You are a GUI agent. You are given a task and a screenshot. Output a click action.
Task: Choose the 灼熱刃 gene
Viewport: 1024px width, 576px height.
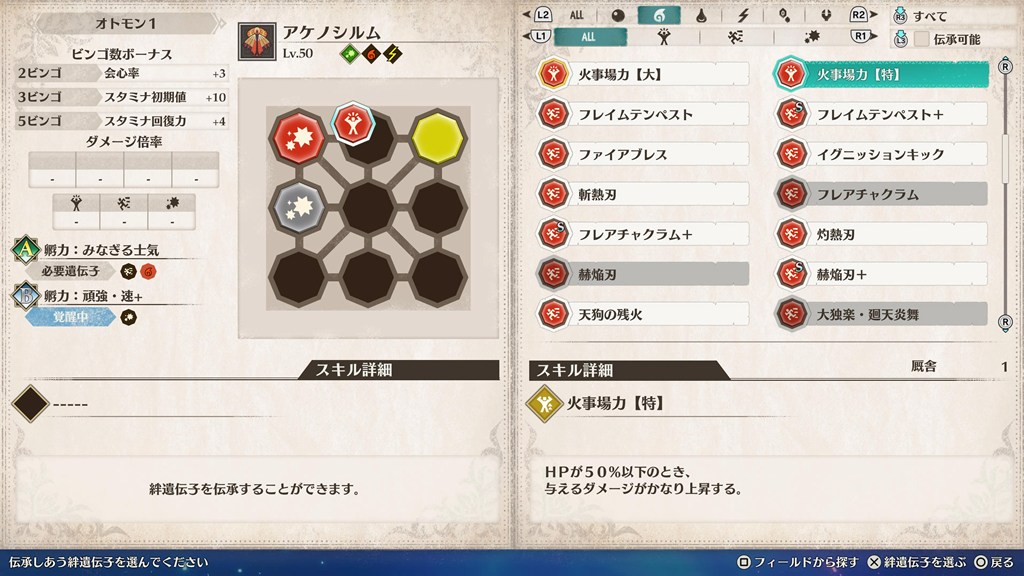pos(881,234)
